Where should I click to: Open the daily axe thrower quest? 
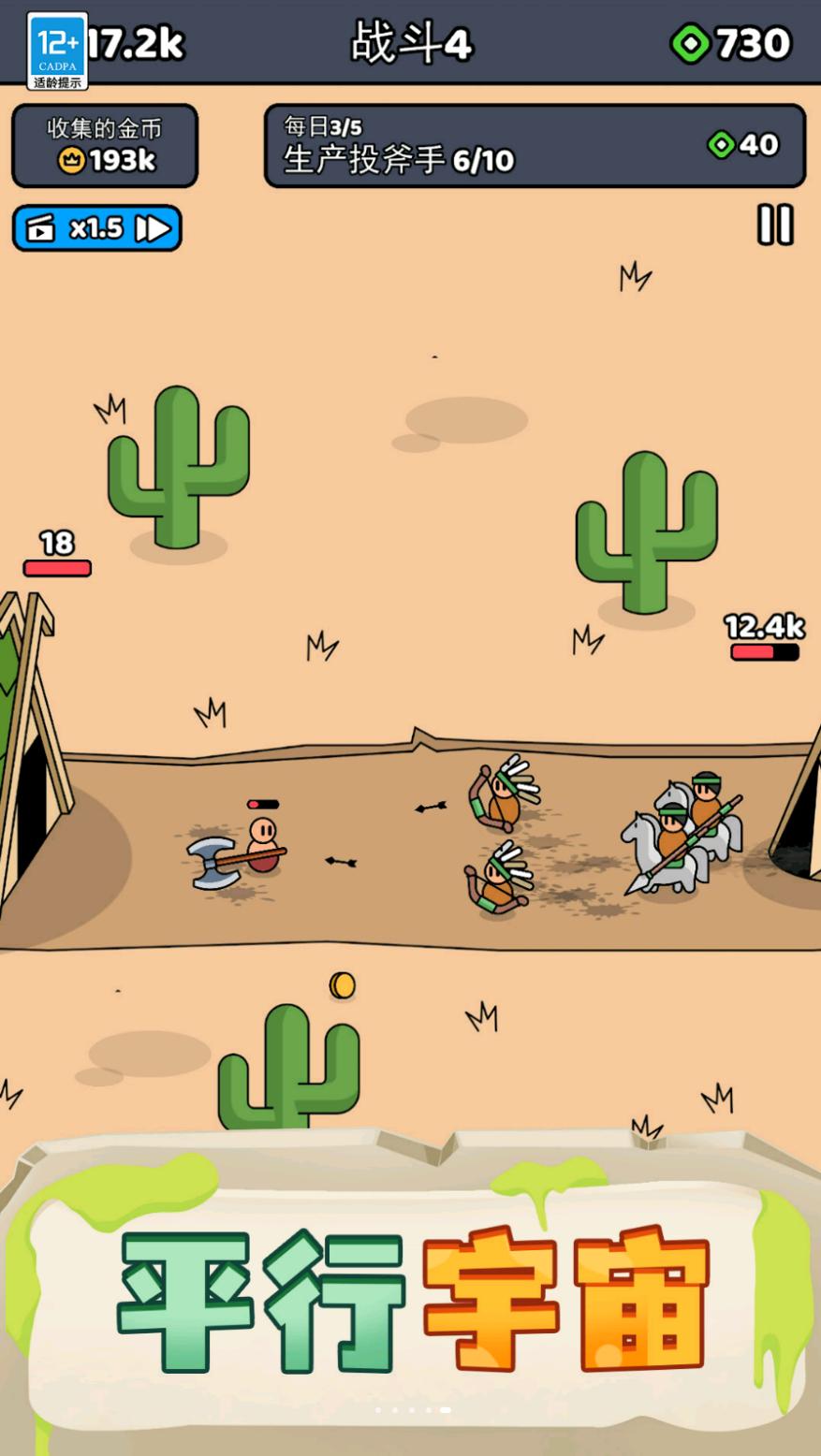tap(535, 146)
